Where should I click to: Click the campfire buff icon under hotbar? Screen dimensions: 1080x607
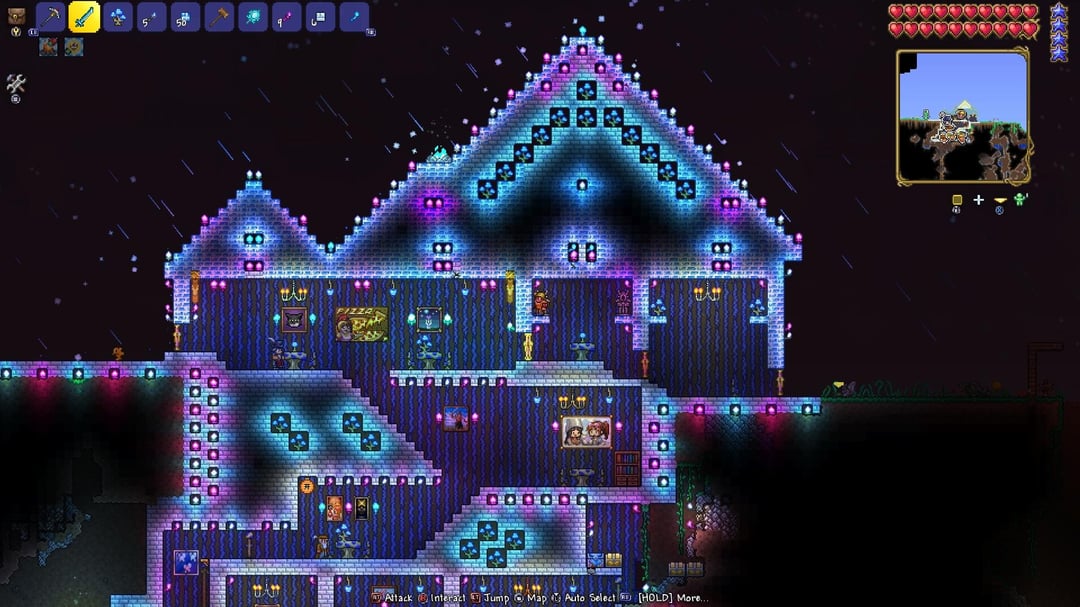coord(48,47)
